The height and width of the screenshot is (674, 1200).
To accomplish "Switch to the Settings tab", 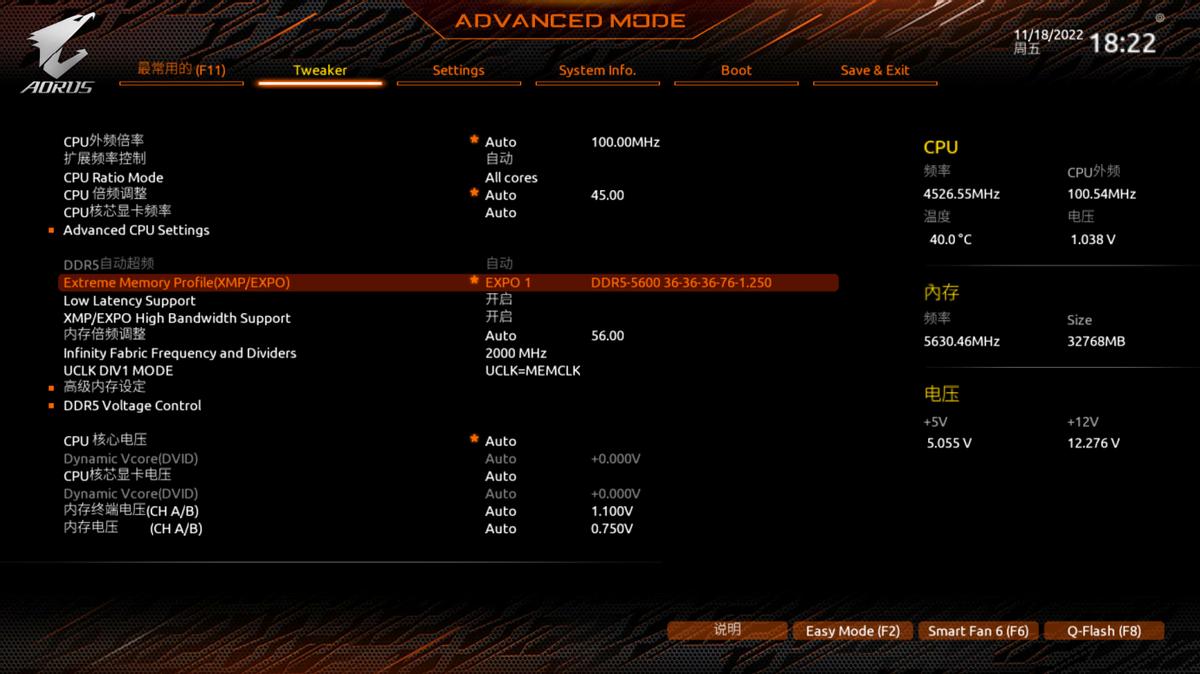I will [x=458, y=70].
